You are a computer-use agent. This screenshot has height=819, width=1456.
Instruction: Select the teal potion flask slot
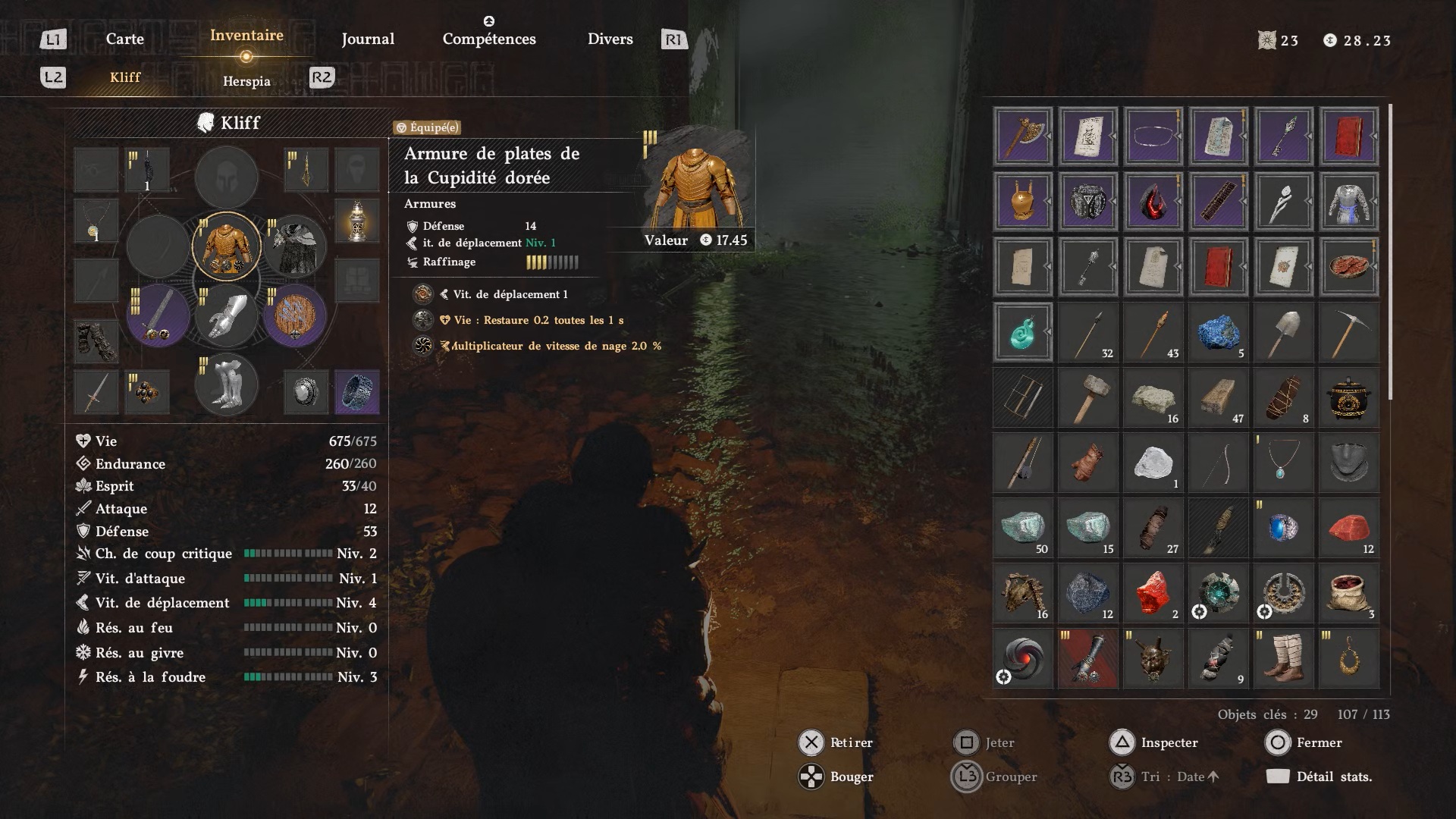point(1023,332)
